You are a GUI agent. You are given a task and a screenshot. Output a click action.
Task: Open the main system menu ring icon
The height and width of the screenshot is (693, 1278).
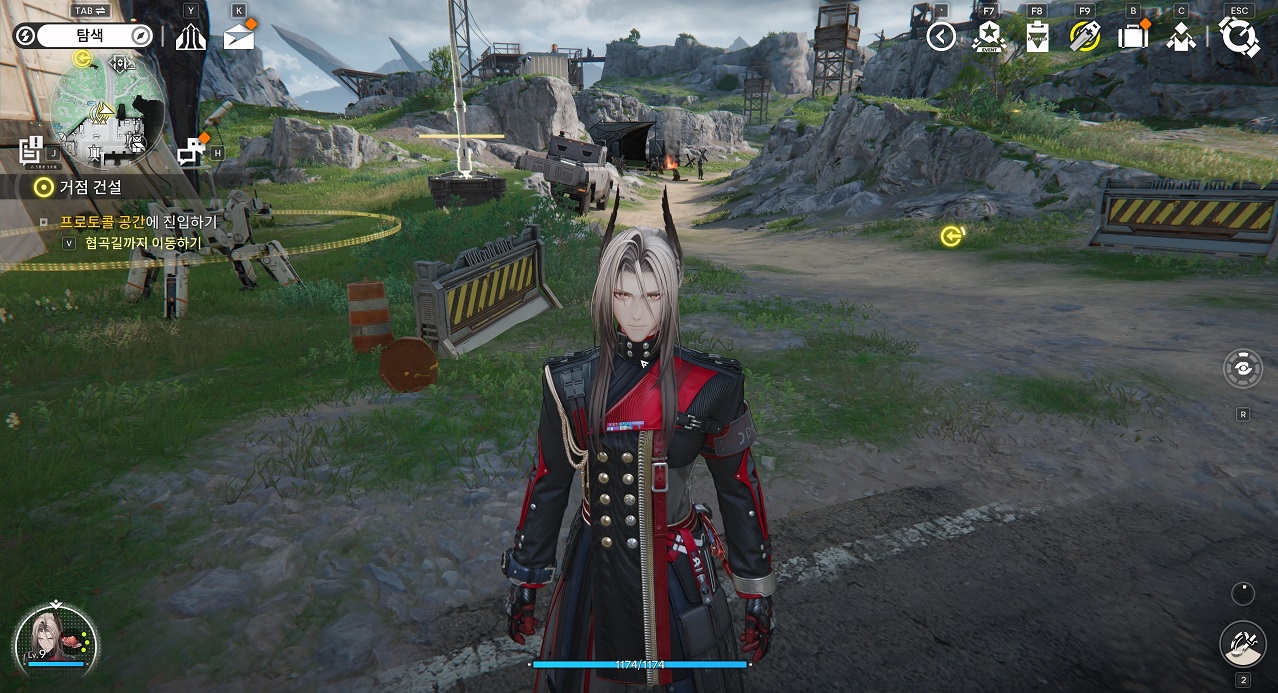coord(1240,37)
